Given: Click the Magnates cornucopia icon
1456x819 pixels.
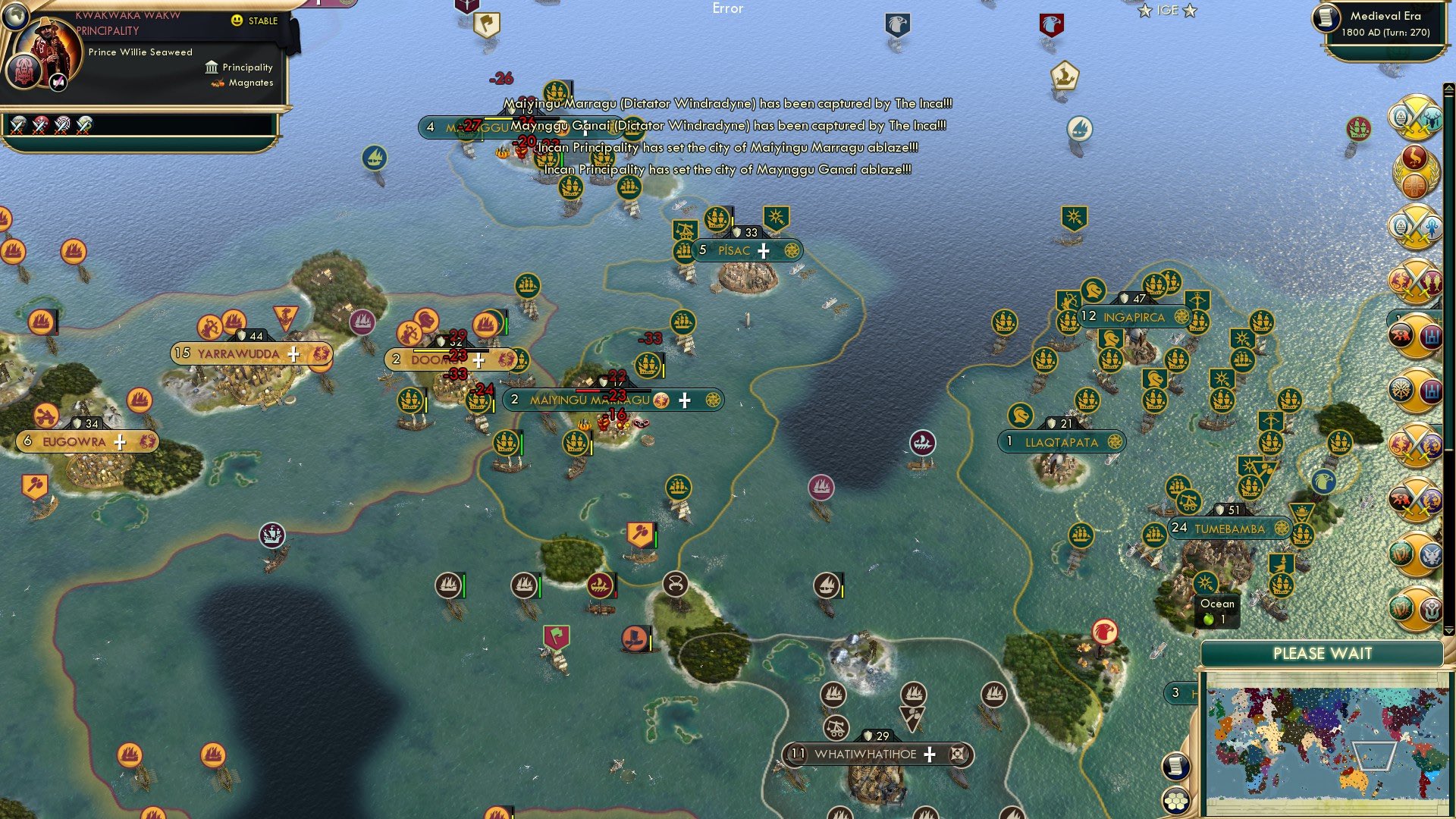Looking at the screenshot, I should pyautogui.click(x=216, y=85).
